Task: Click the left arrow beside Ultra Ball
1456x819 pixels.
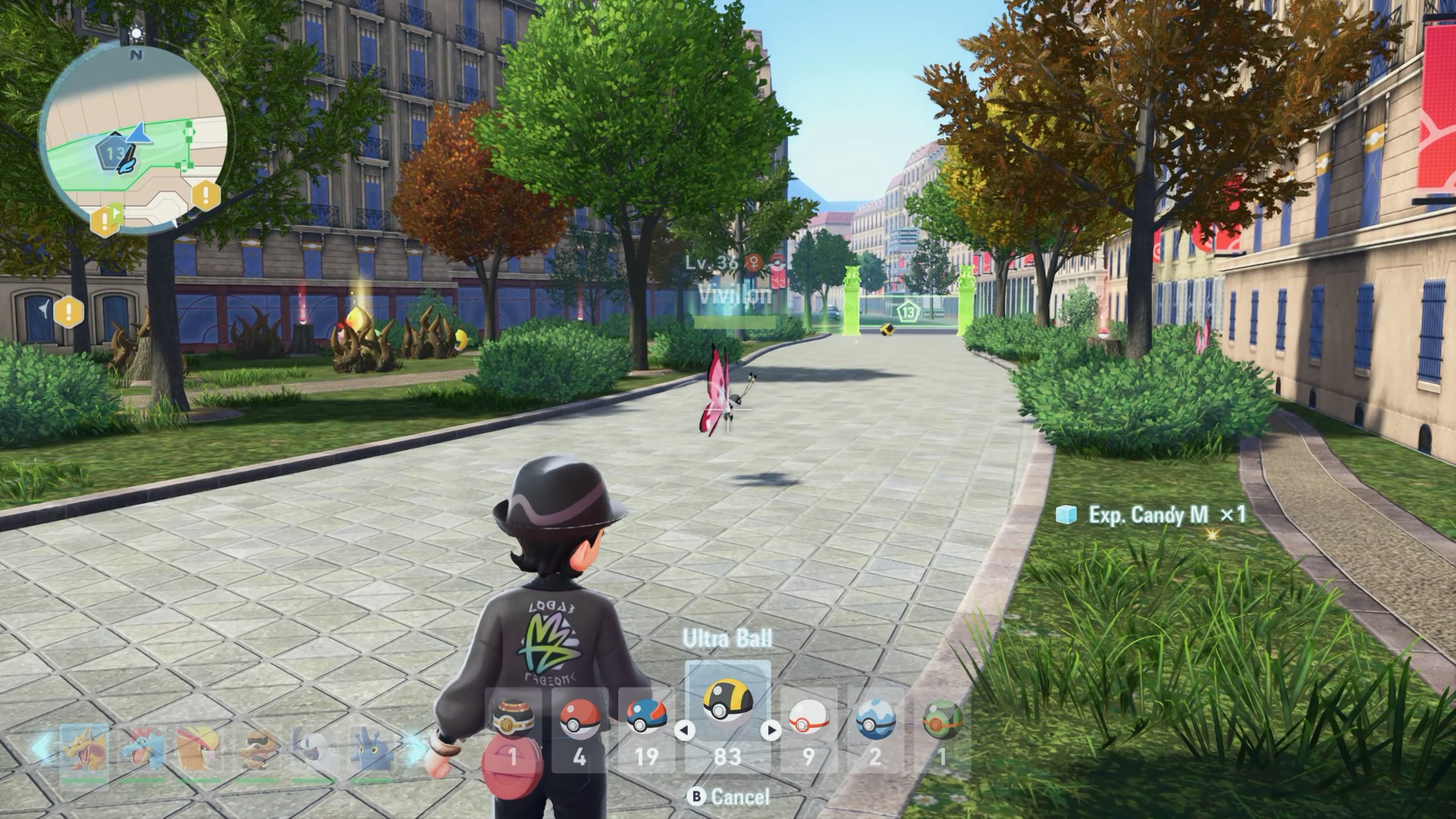Action: pos(684,730)
